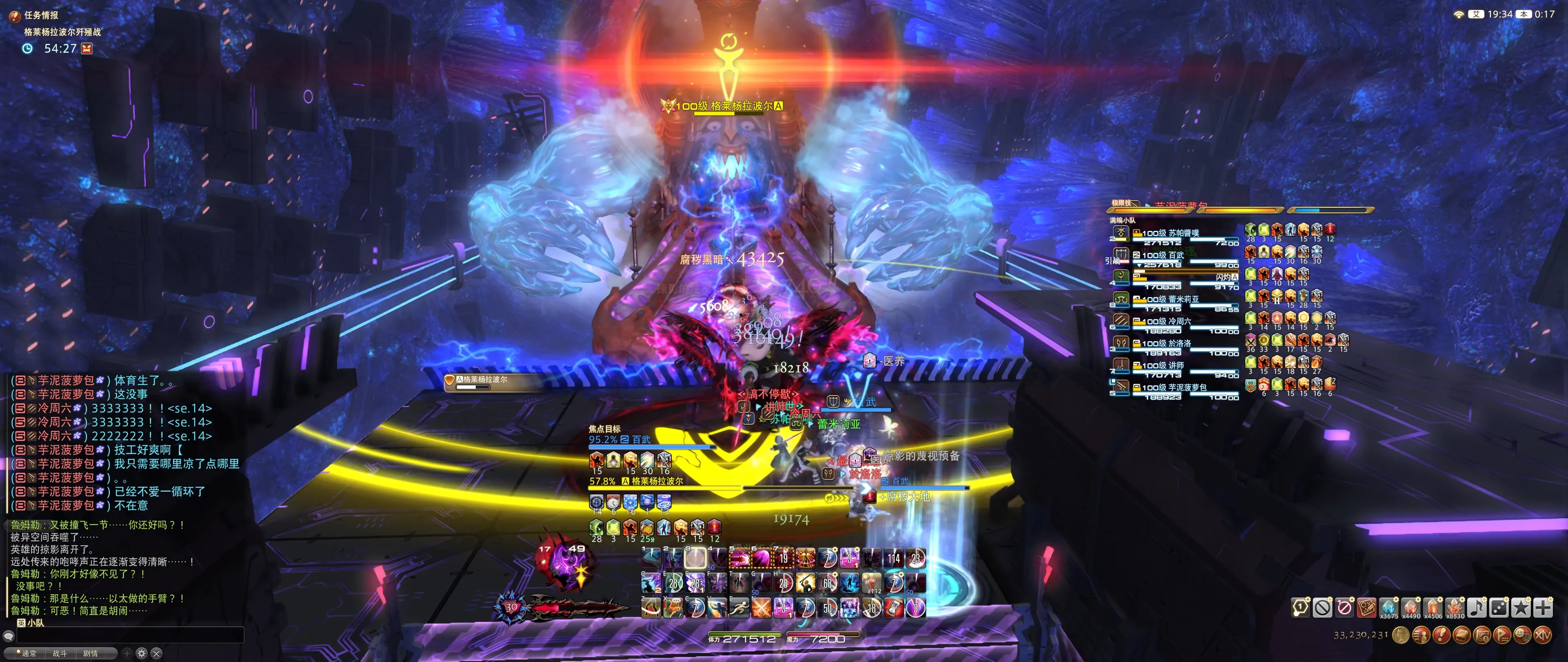
Task: Open the XIV system menu icon
Action: (x=1543, y=636)
